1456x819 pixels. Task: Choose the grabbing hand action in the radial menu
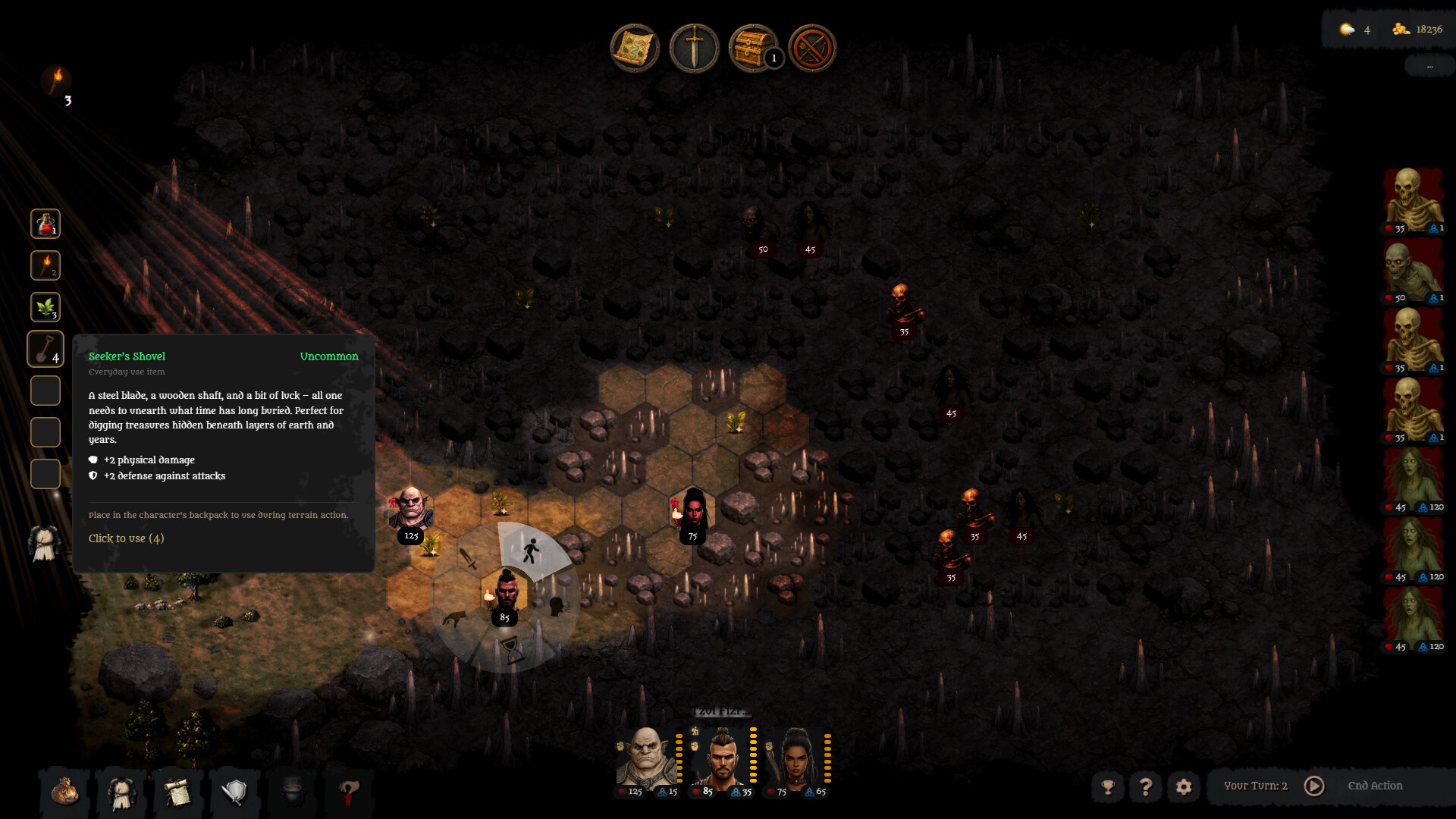[456, 618]
